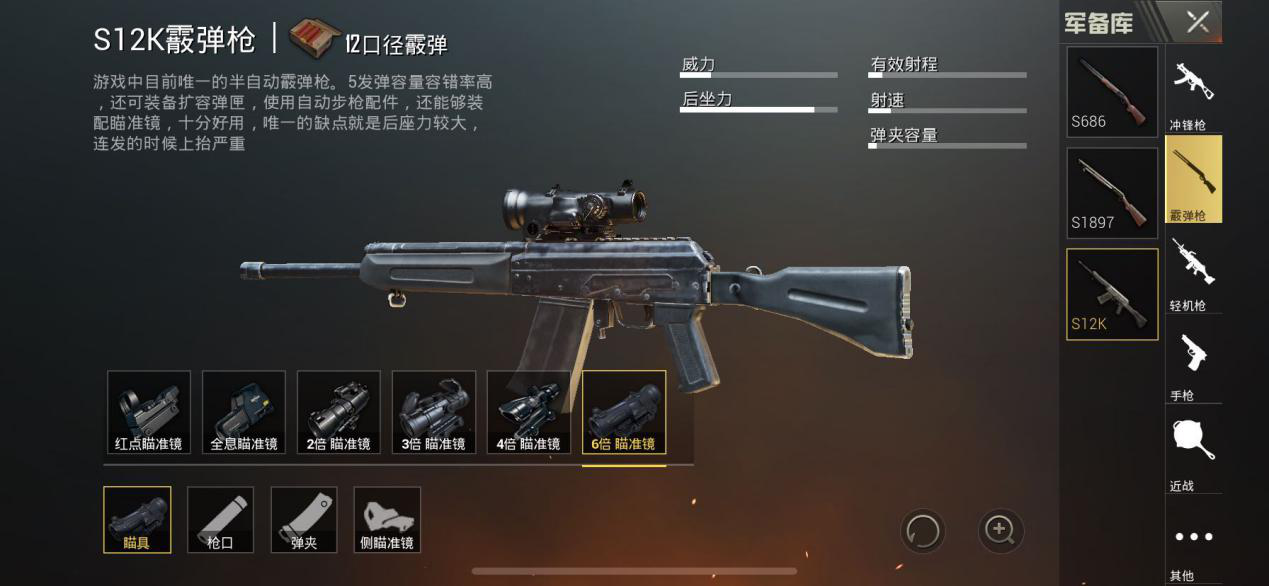Choose the 2倍瞄准镜 scope

point(339,412)
